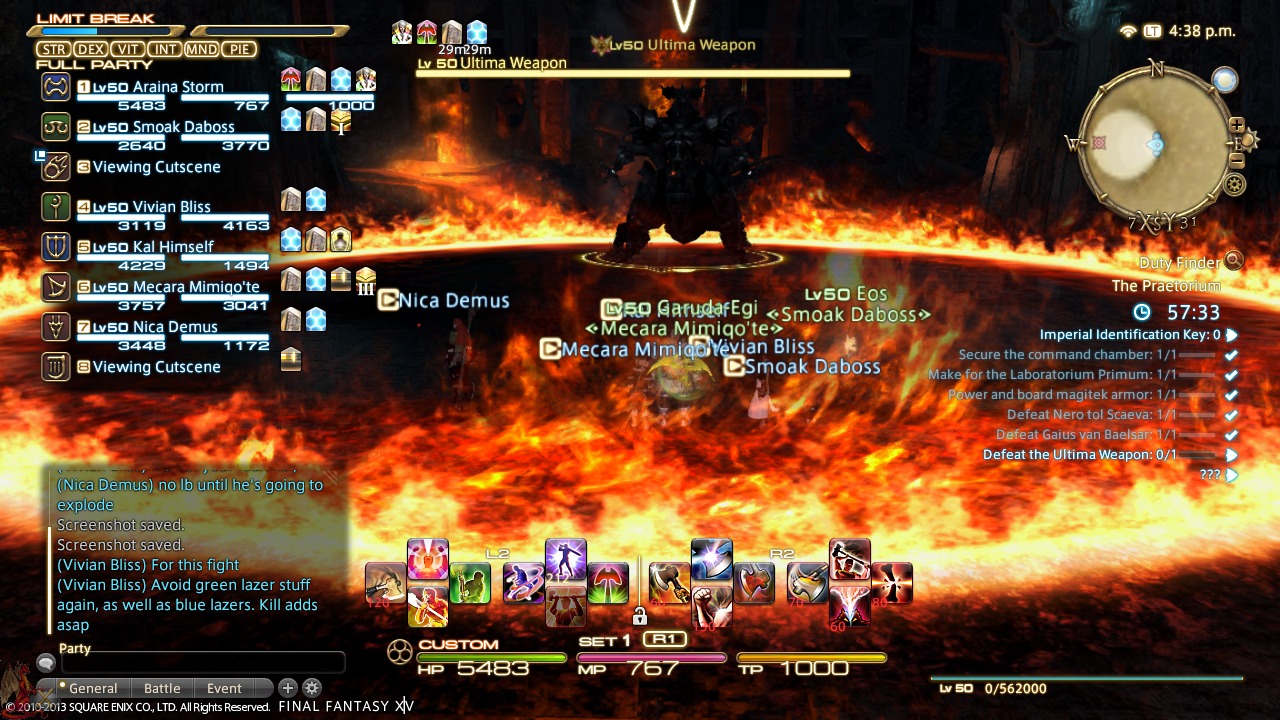Click the green staff-wielding ability icon
Image resolution: width=1280 pixels, height=720 pixels.
(470, 582)
